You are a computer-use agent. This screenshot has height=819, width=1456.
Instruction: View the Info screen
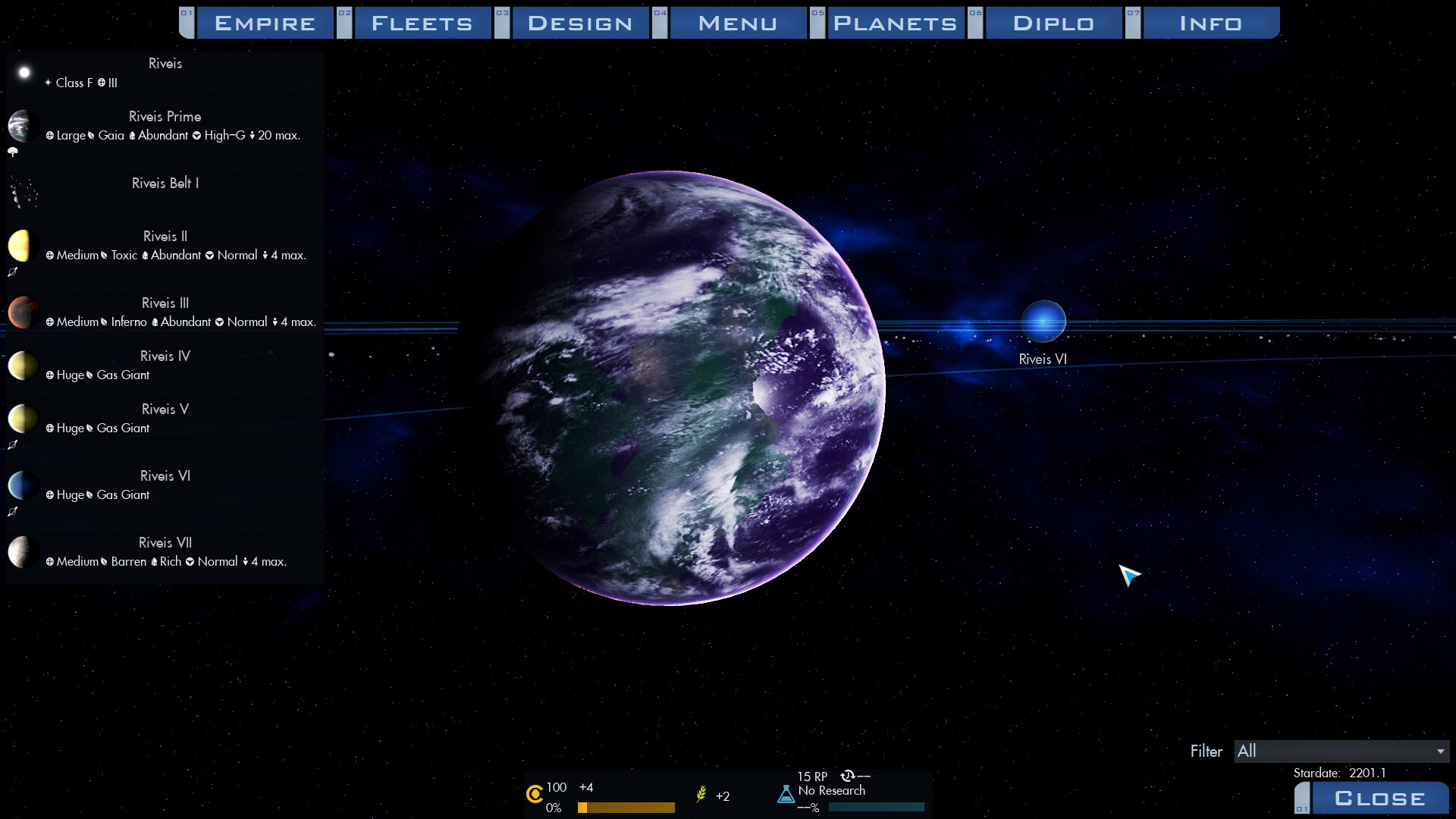pyautogui.click(x=1211, y=23)
